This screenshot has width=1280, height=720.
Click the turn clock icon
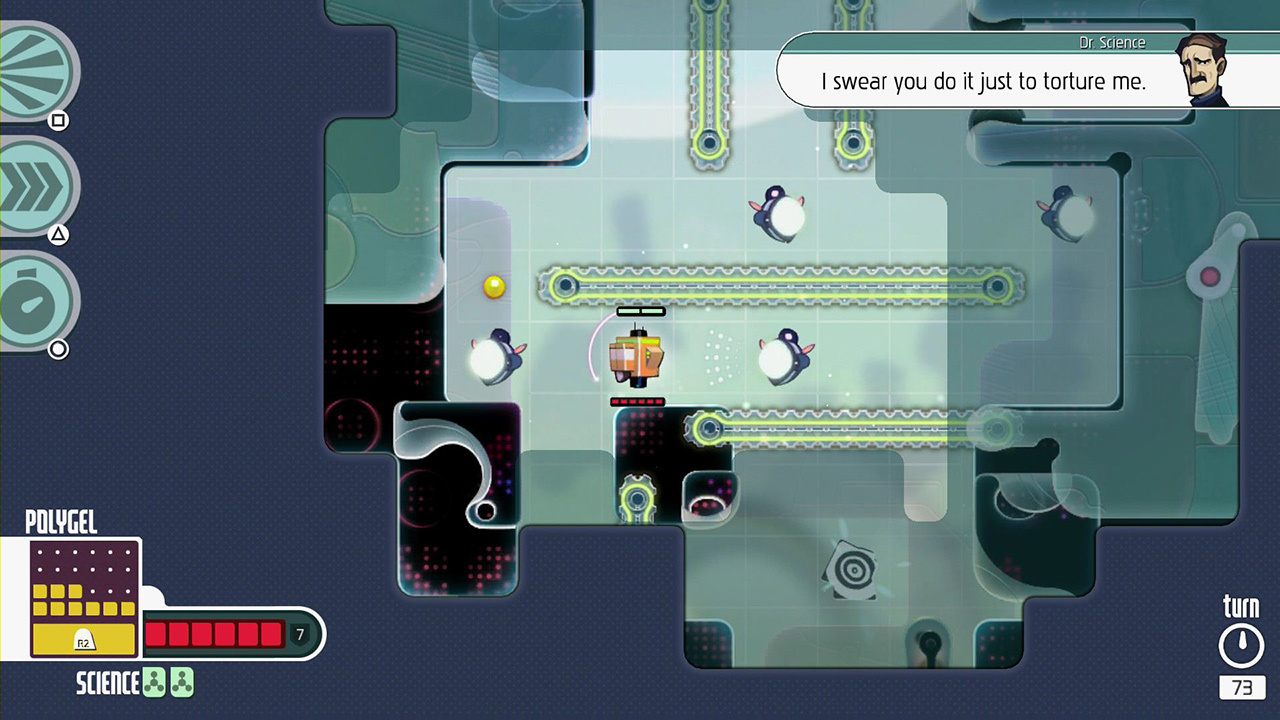pyautogui.click(x=1241, y=644)
